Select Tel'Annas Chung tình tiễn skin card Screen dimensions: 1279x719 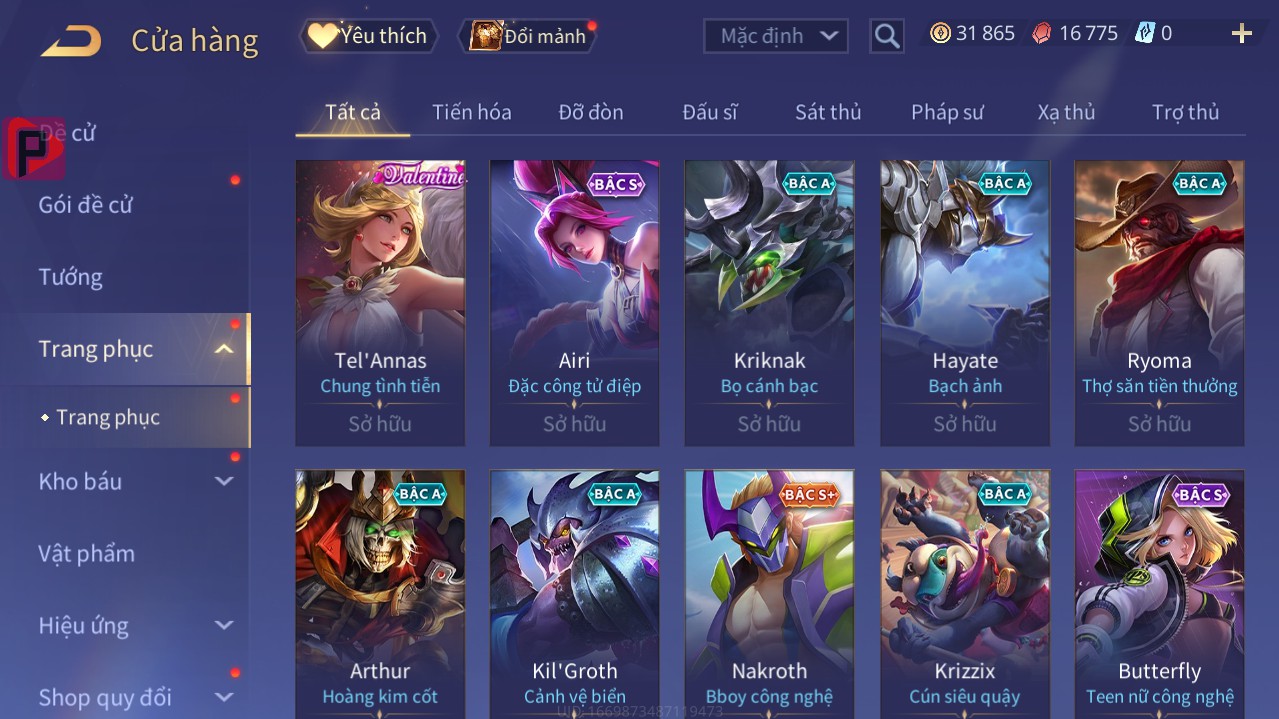380,302
